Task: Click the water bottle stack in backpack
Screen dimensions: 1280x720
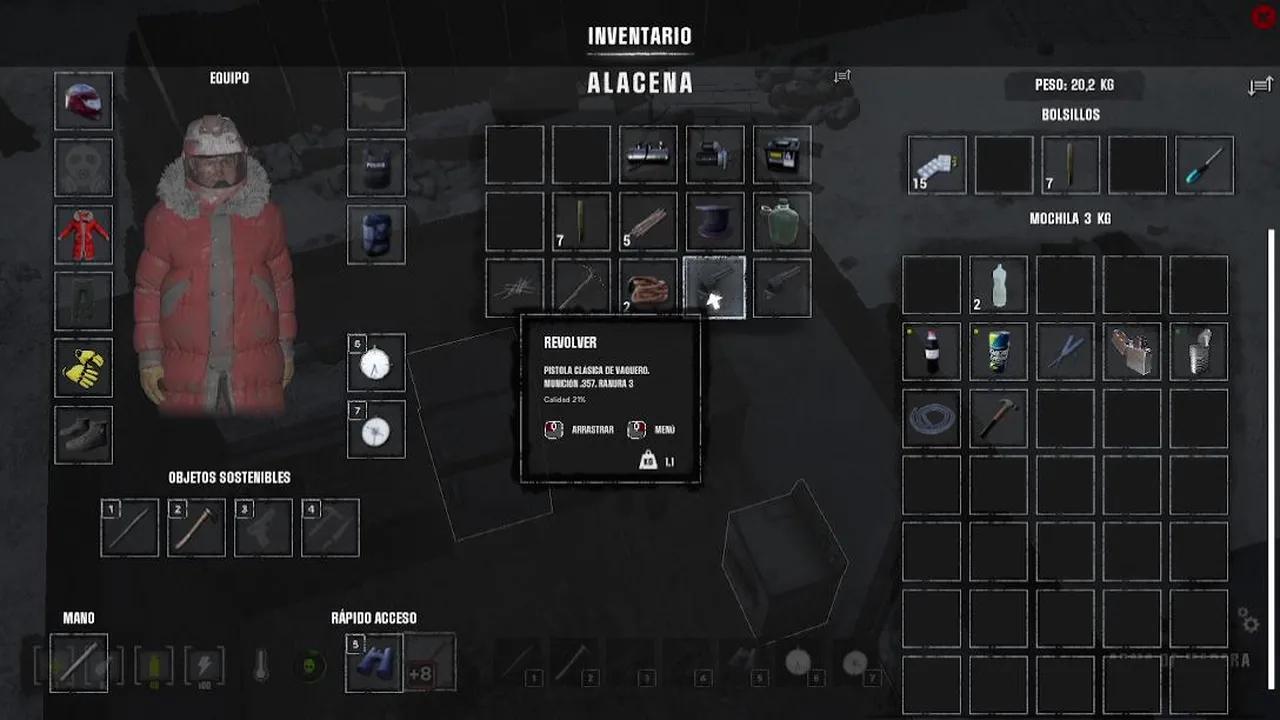Action: pyautogui.click(x=998, y=285)
